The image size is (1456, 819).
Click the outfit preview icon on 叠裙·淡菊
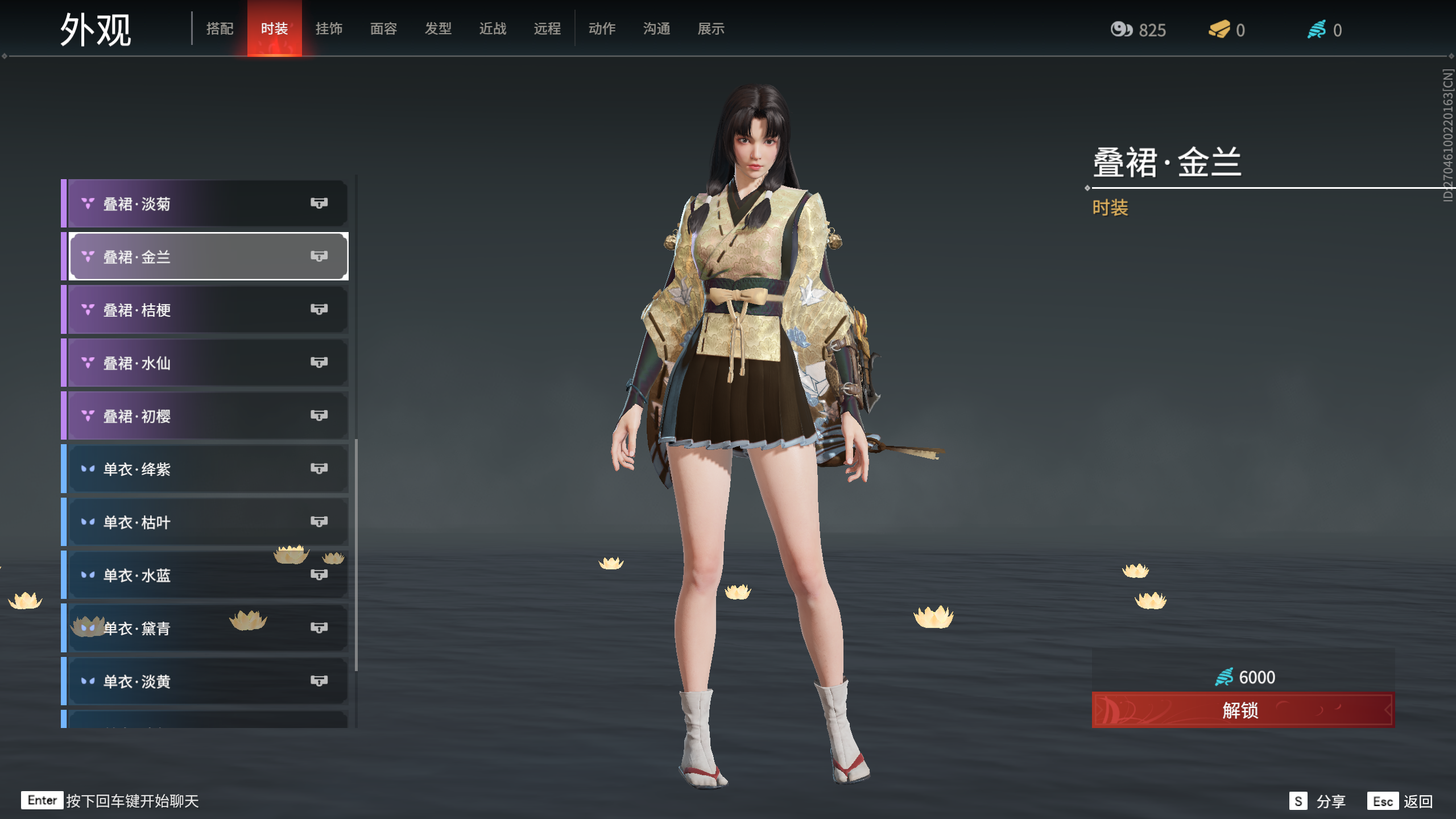coord(319,204)
